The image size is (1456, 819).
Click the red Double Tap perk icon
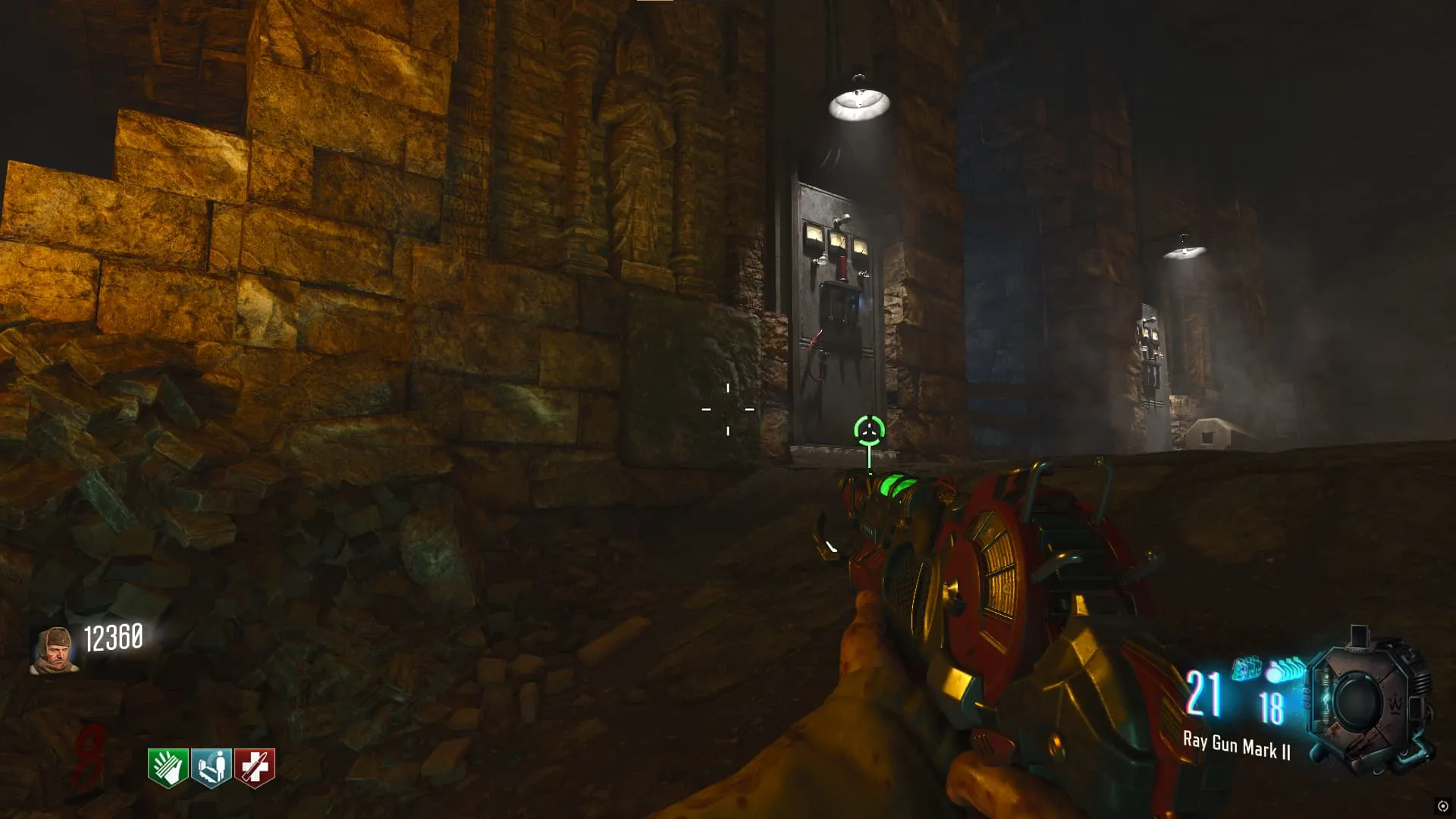click(254, 767)
